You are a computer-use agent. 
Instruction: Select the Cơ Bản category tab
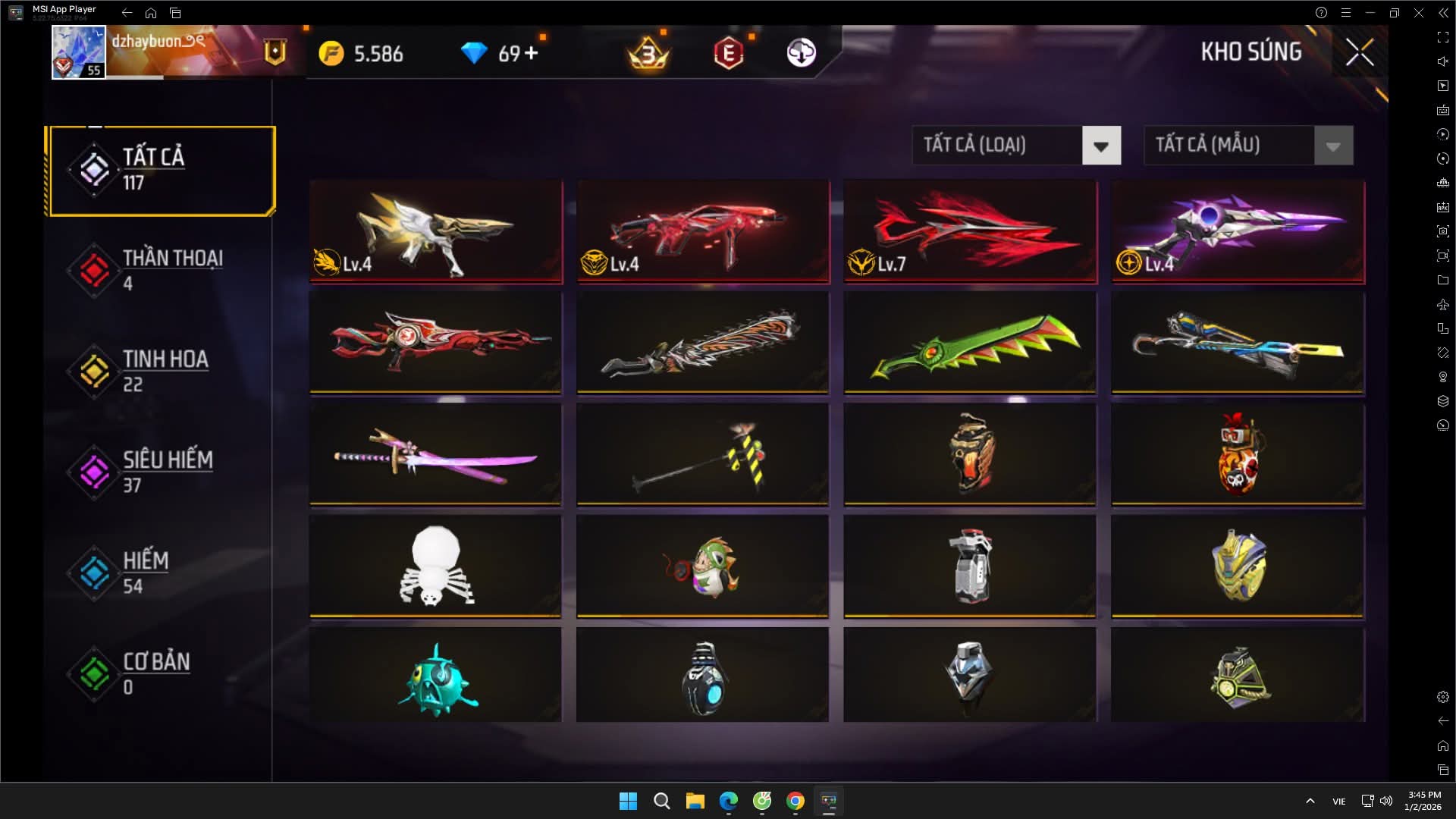click(x=161, y=674)
